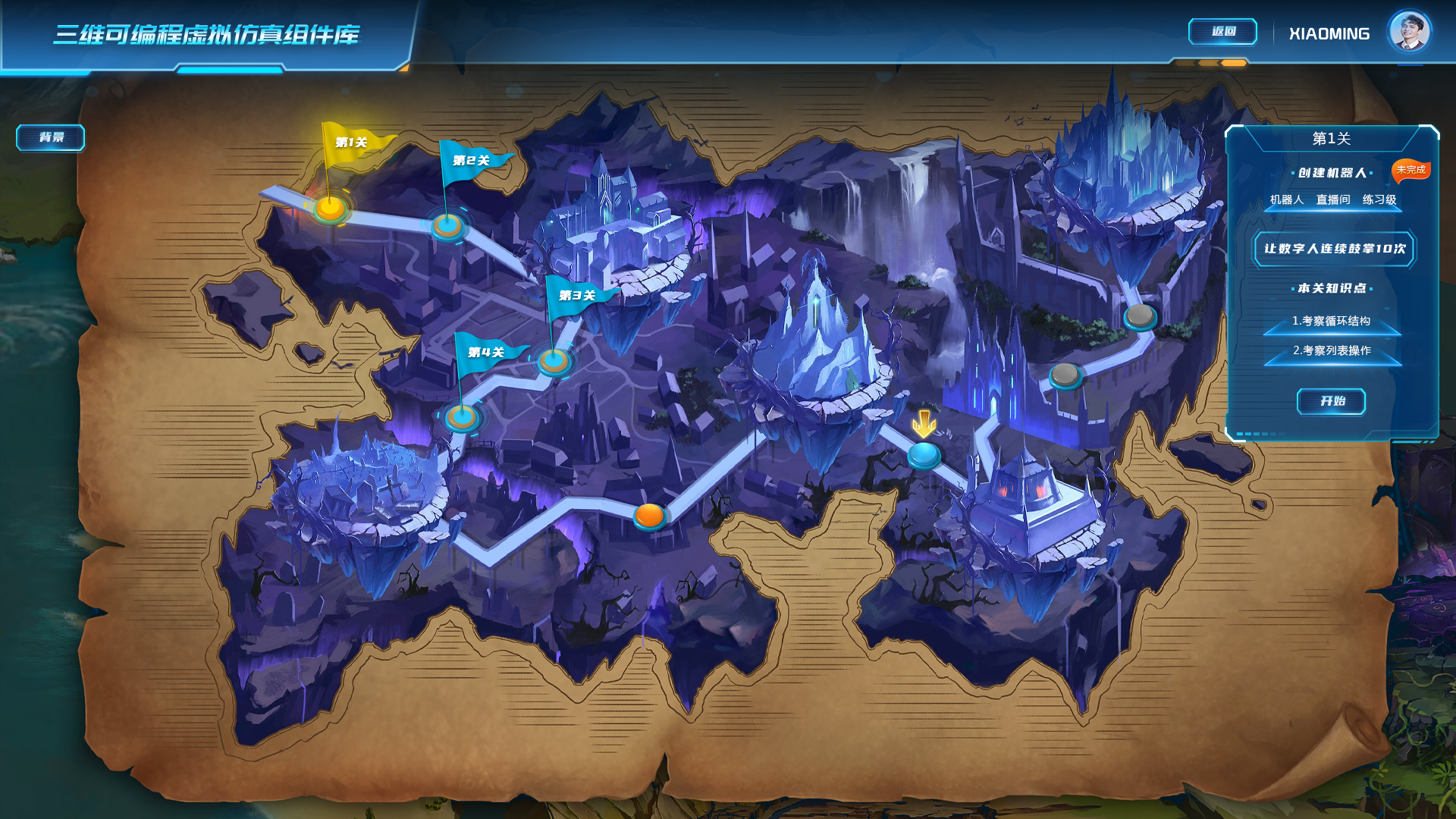
Task: Open knowledge point 2.考察列表操作
Action: tap(1332, 351)
